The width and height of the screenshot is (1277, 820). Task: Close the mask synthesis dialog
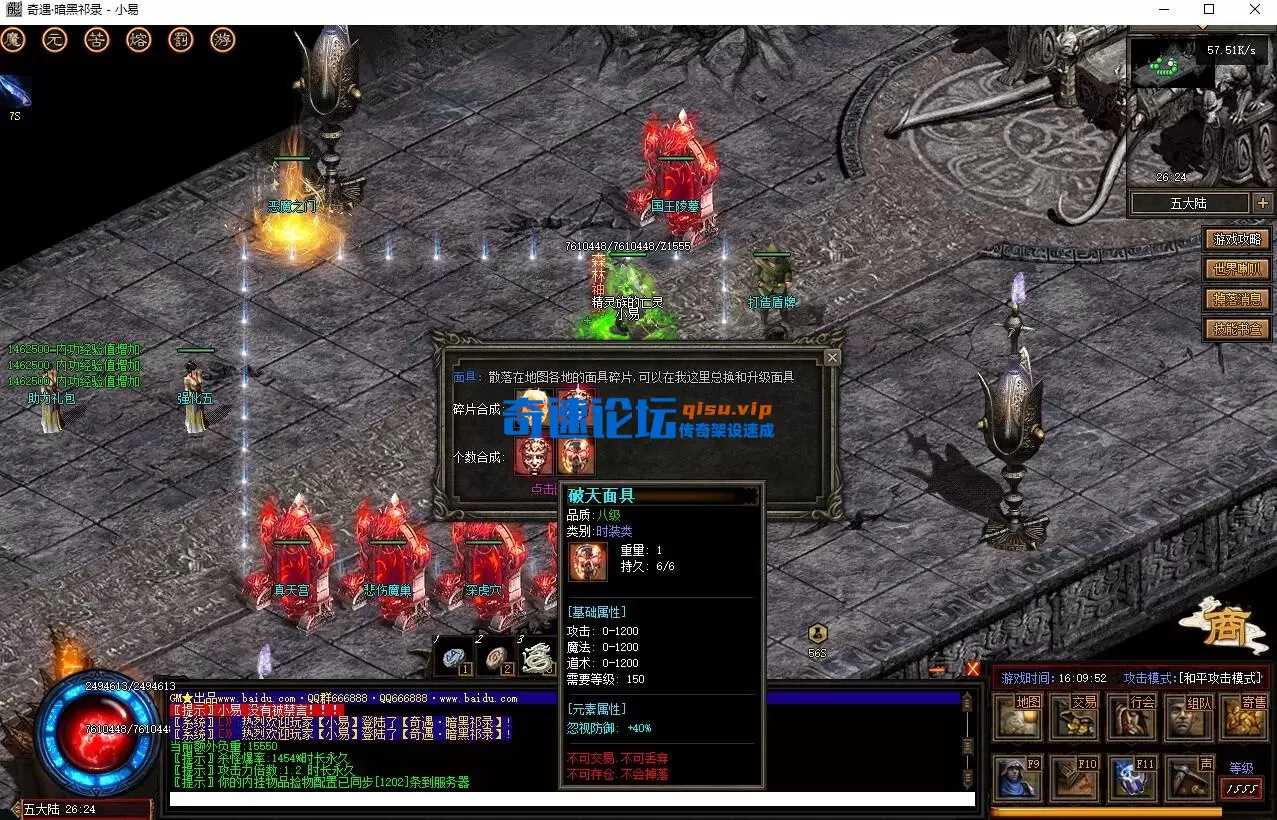point(832,357)
